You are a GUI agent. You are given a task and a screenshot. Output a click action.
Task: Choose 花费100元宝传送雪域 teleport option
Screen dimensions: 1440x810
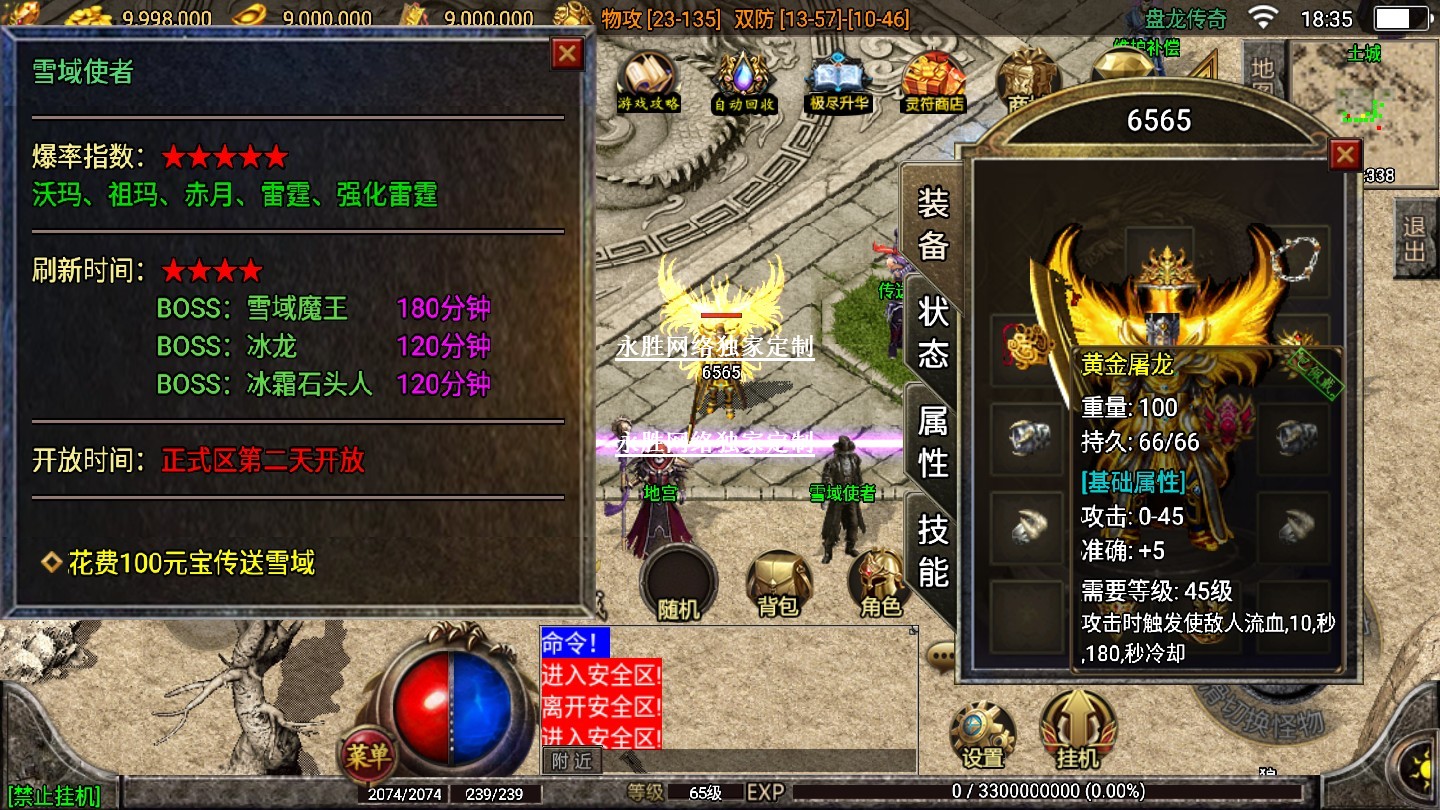click(x=191, y=563)
